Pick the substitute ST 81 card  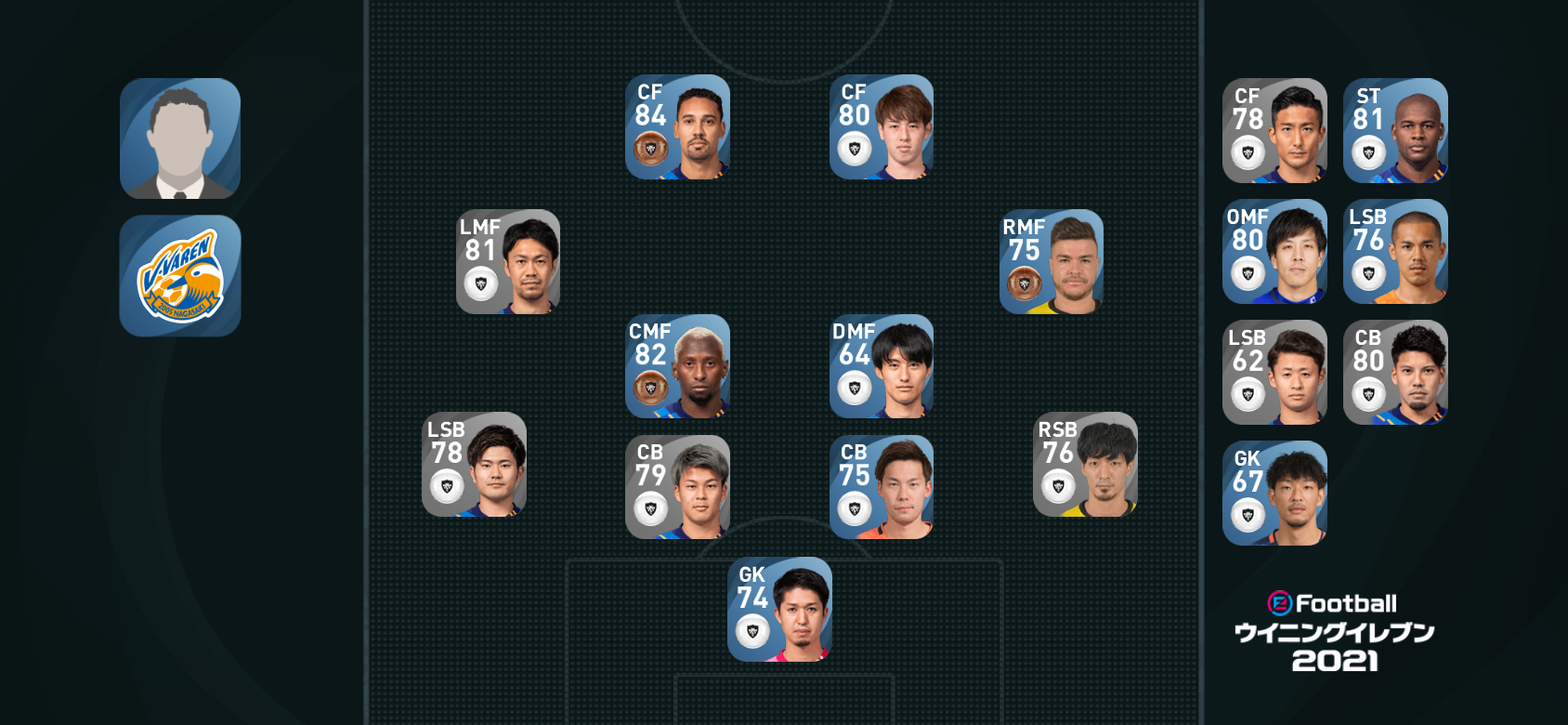[x=1395, y=130]
